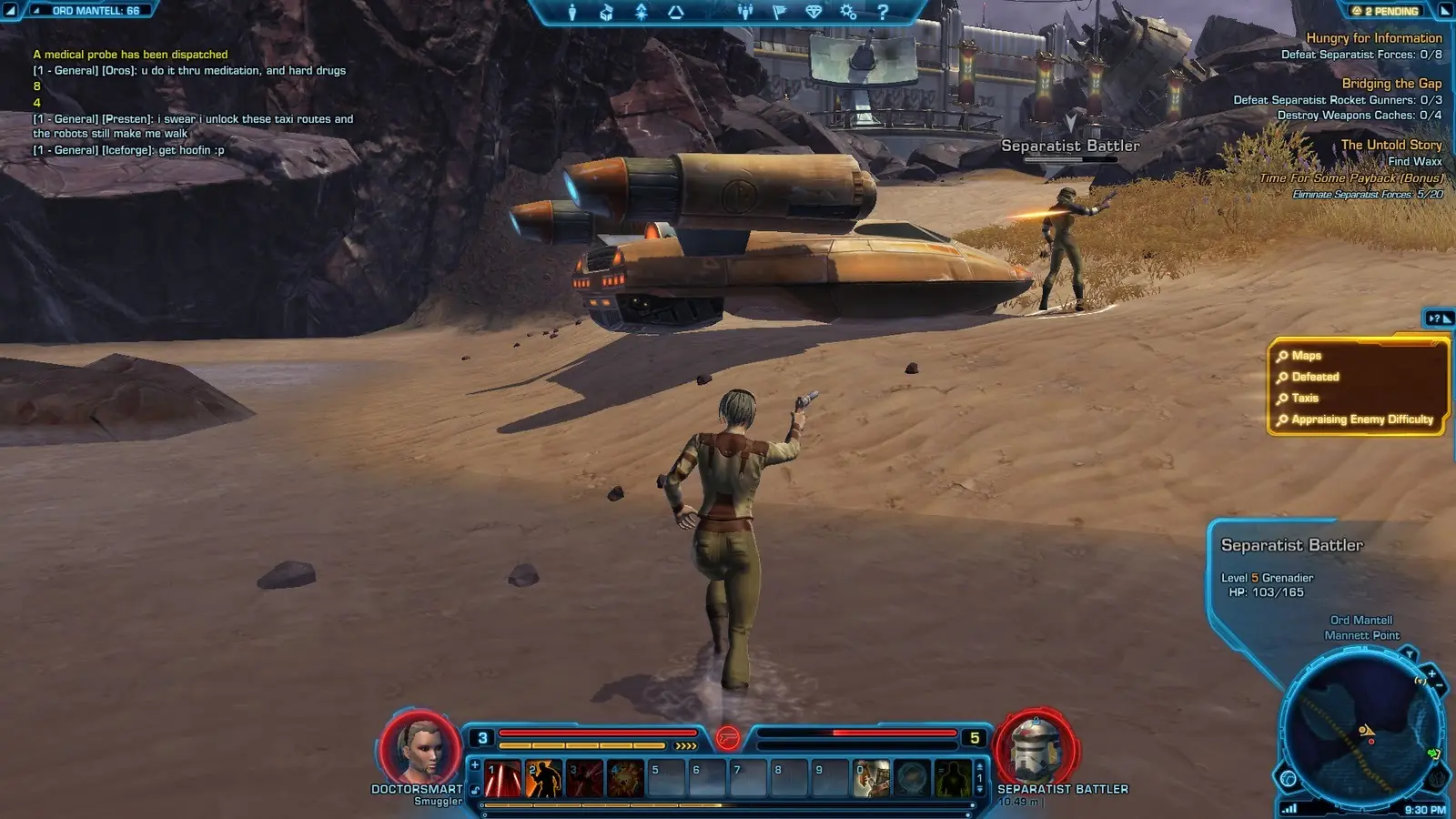Open the Taxis tutorial entry
This screenshot has height=819, width=1456.
point(1304,398)
